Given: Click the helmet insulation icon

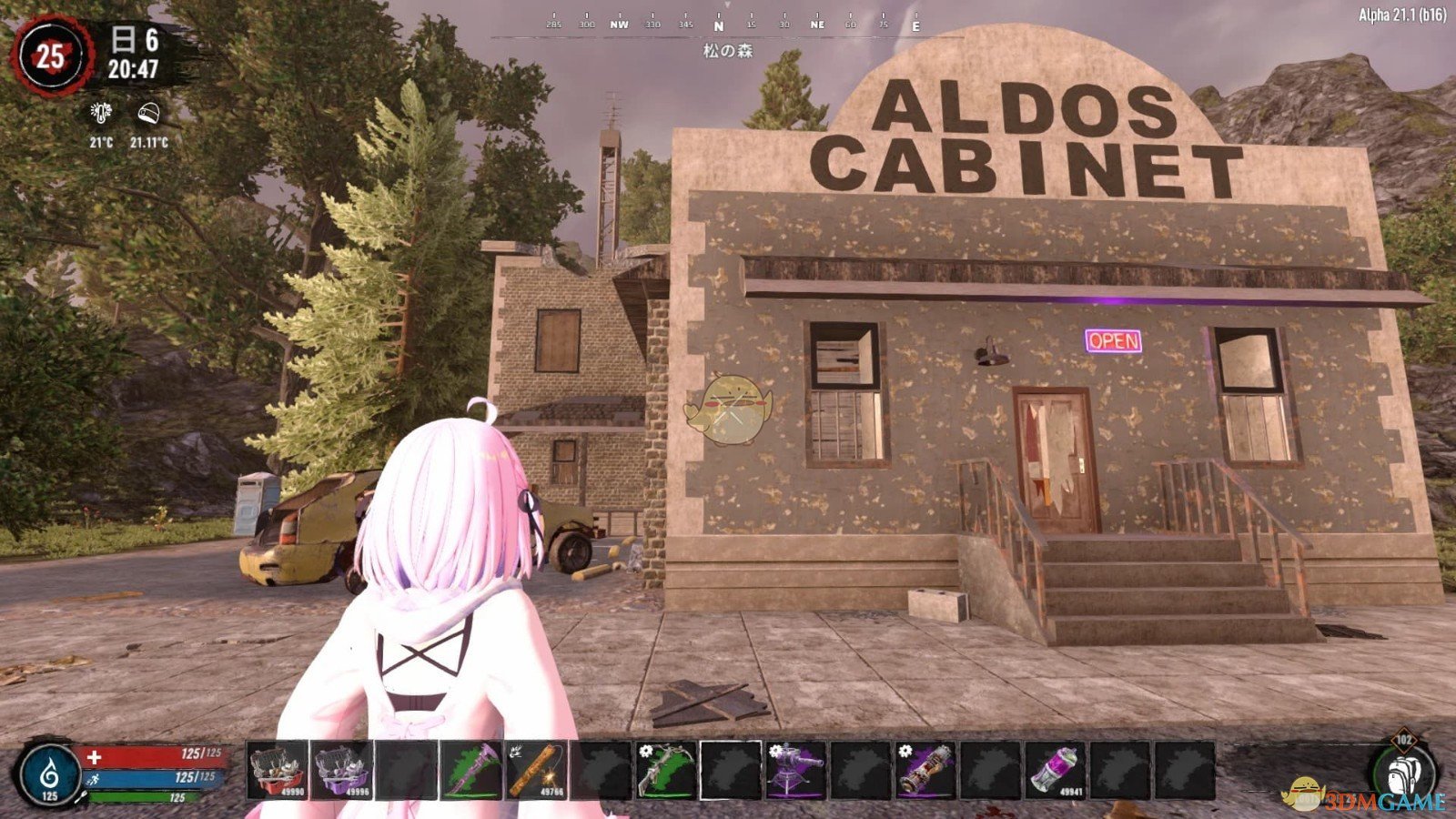Looking at the screenshot, I should pyautogui.click(x=147, y=114).
